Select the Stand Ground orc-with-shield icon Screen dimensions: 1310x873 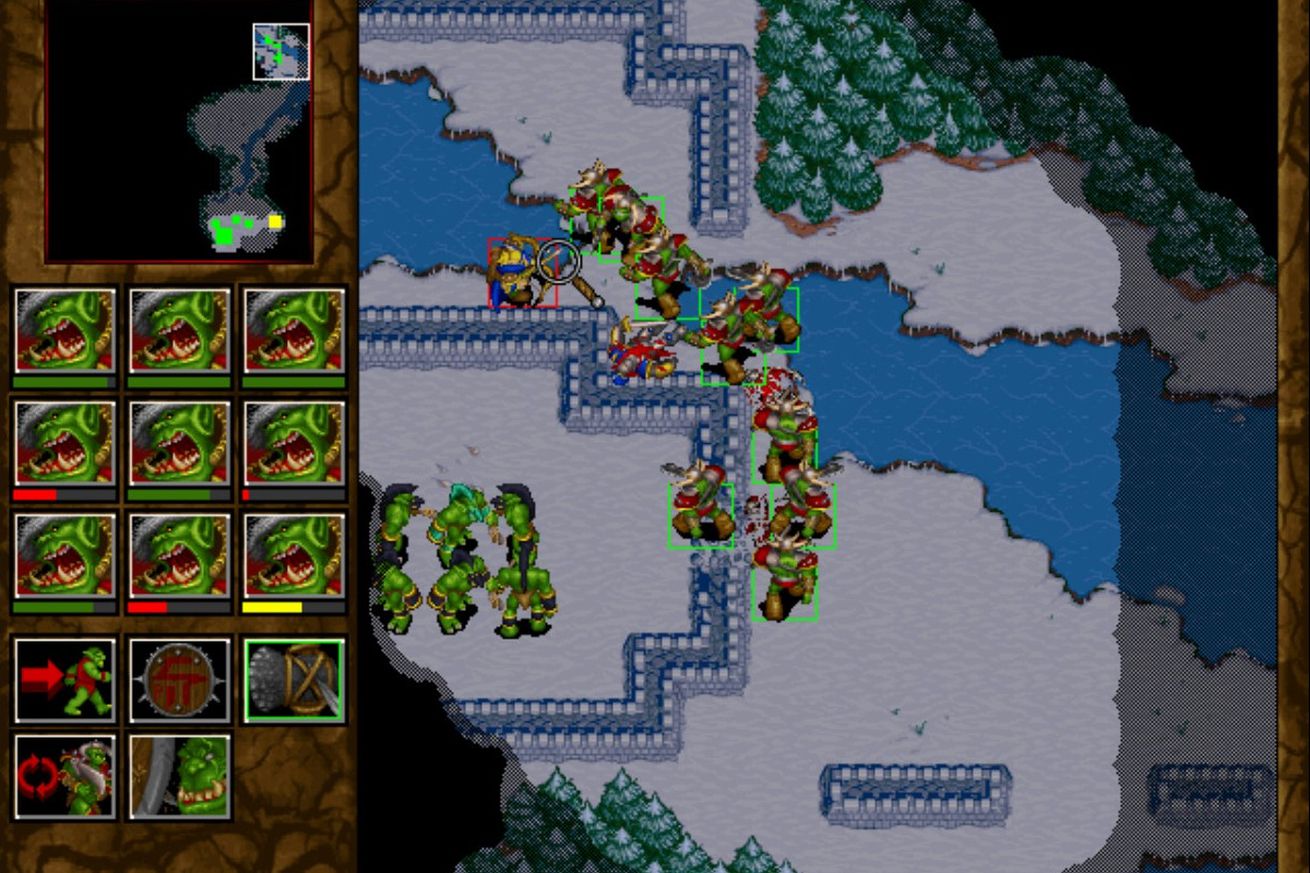[x=180, y=777]
